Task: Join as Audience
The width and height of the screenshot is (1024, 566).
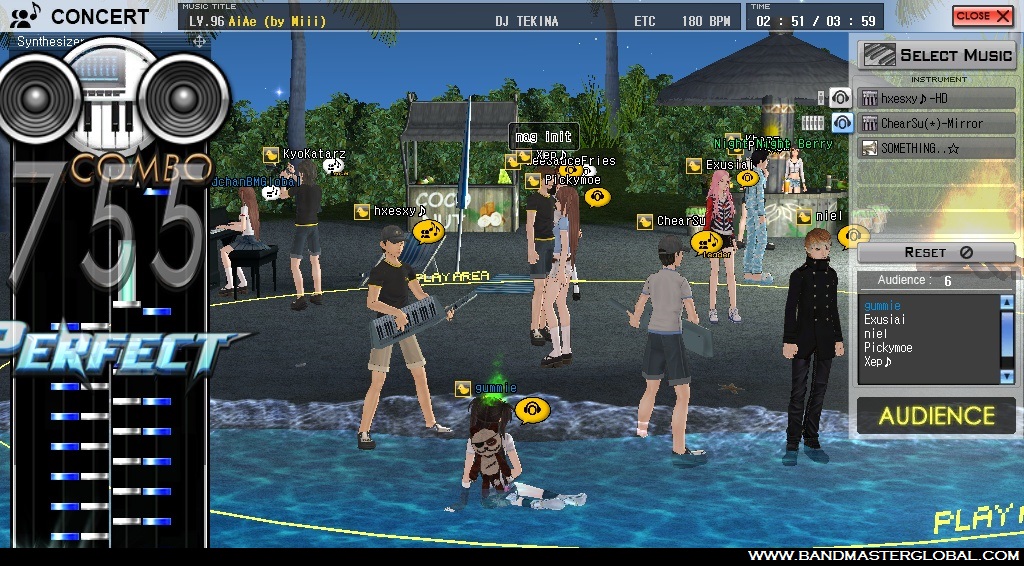Action: (937, 416)
